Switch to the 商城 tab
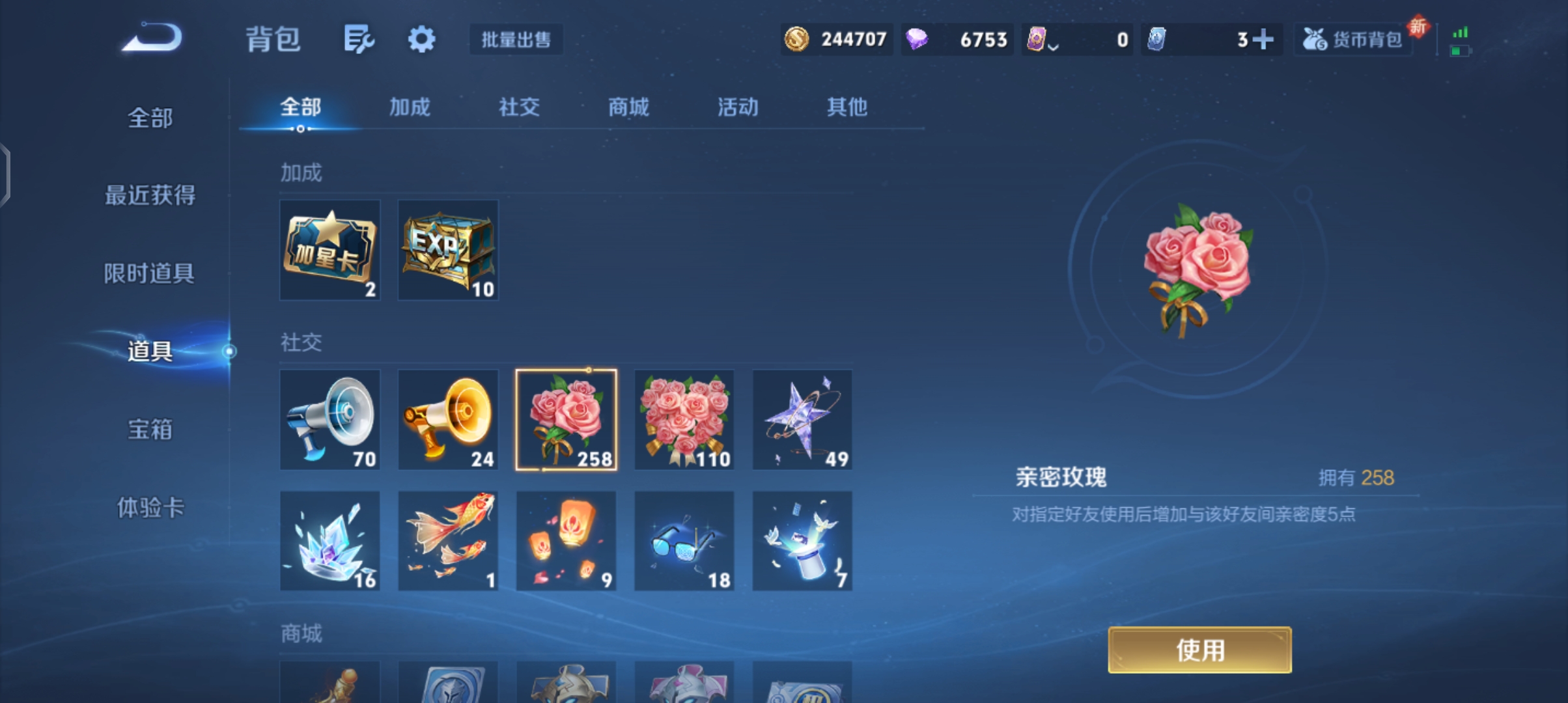1568x703 pixels. click(x=627, y=107)
